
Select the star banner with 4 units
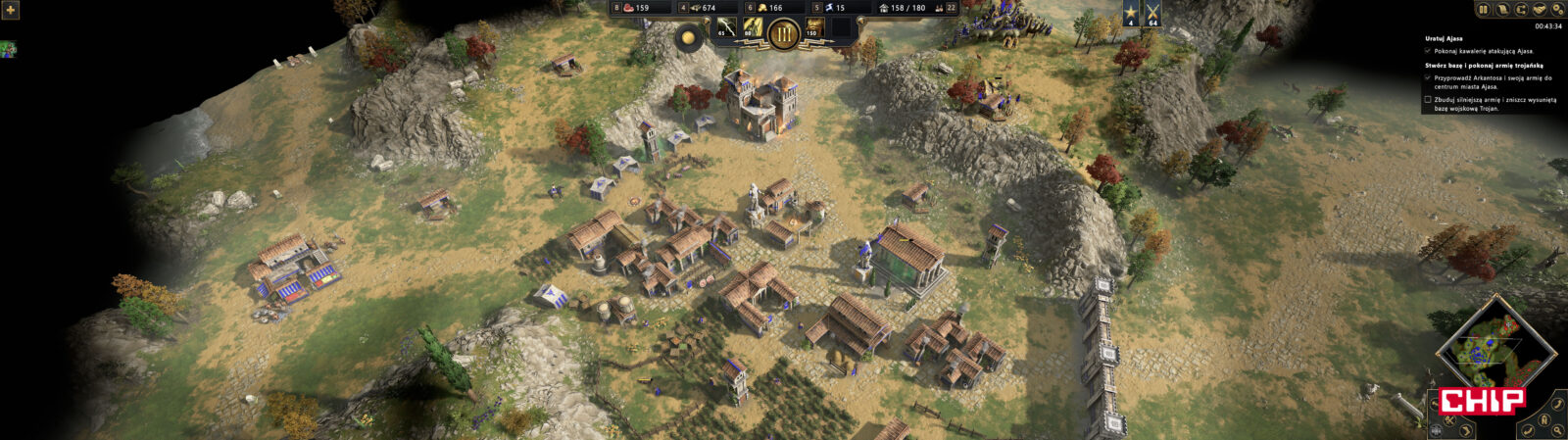(1128, 14)
